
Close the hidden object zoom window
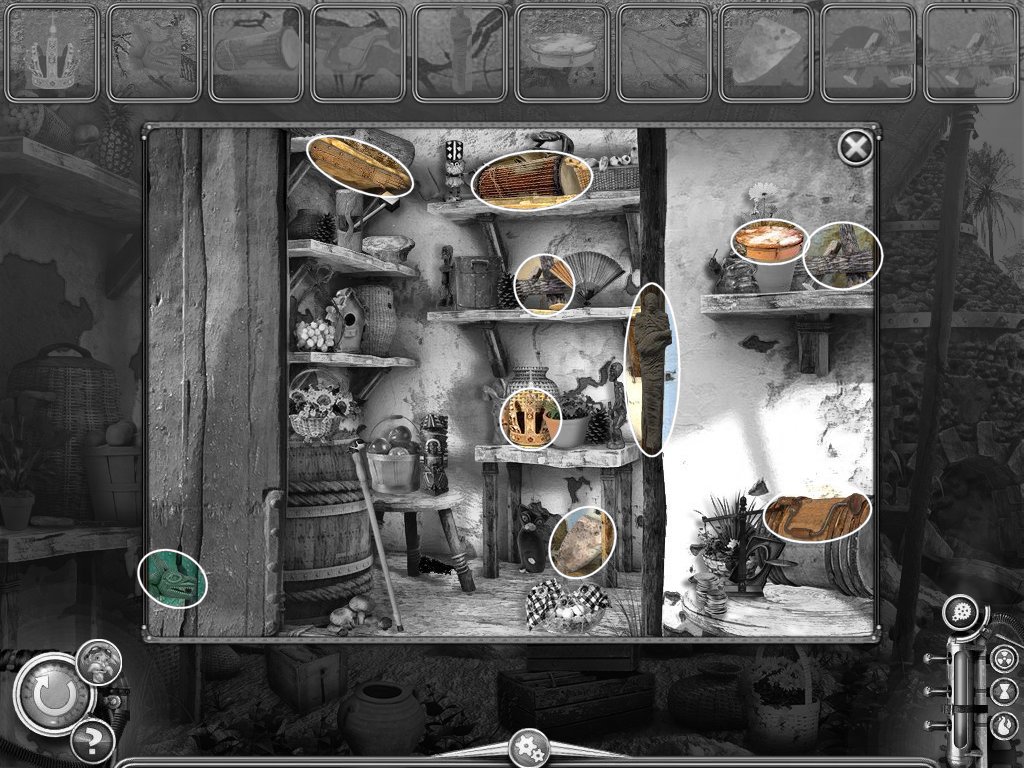click(854, 149)
